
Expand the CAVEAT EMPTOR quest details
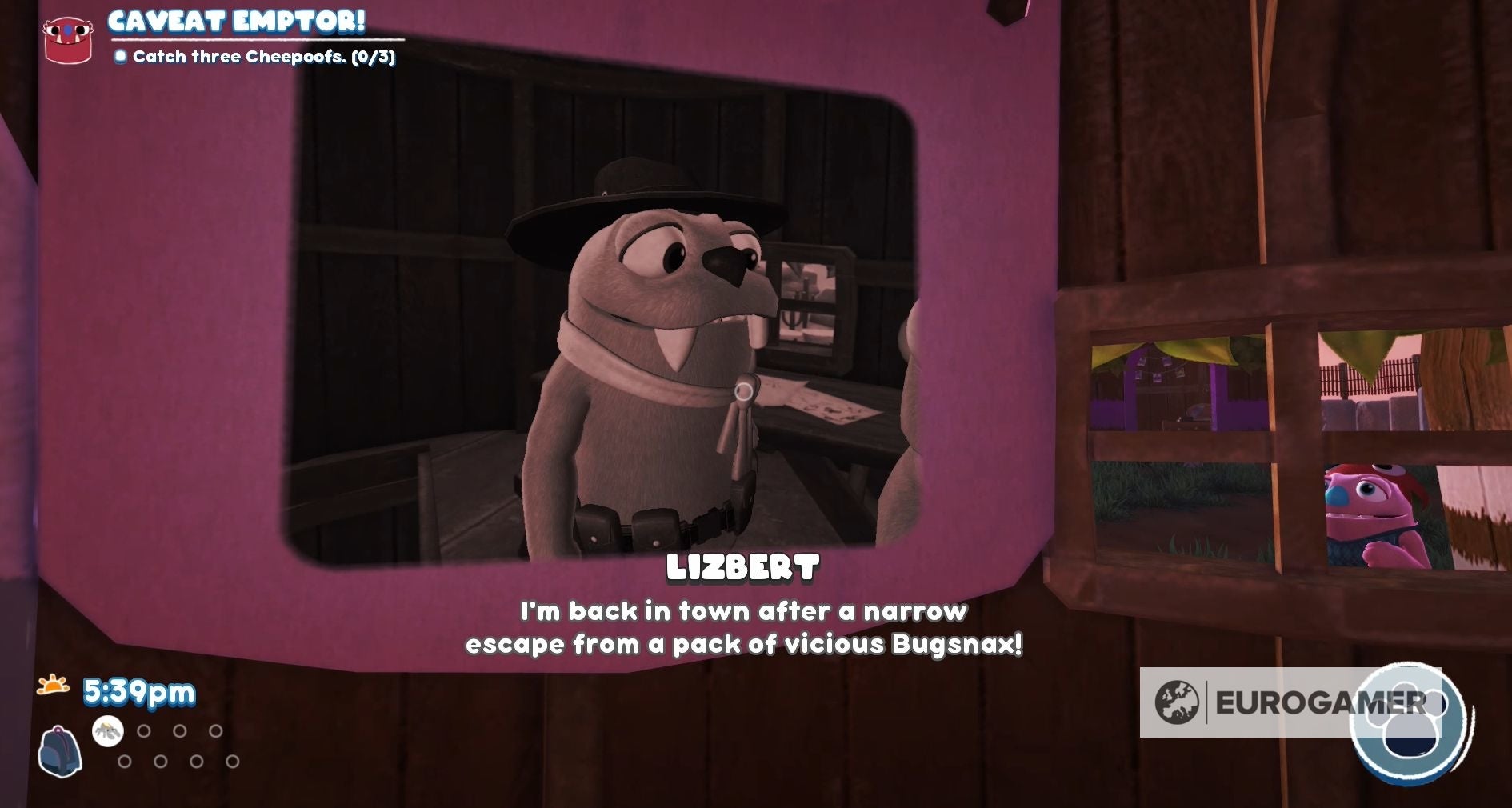(236, 22)
